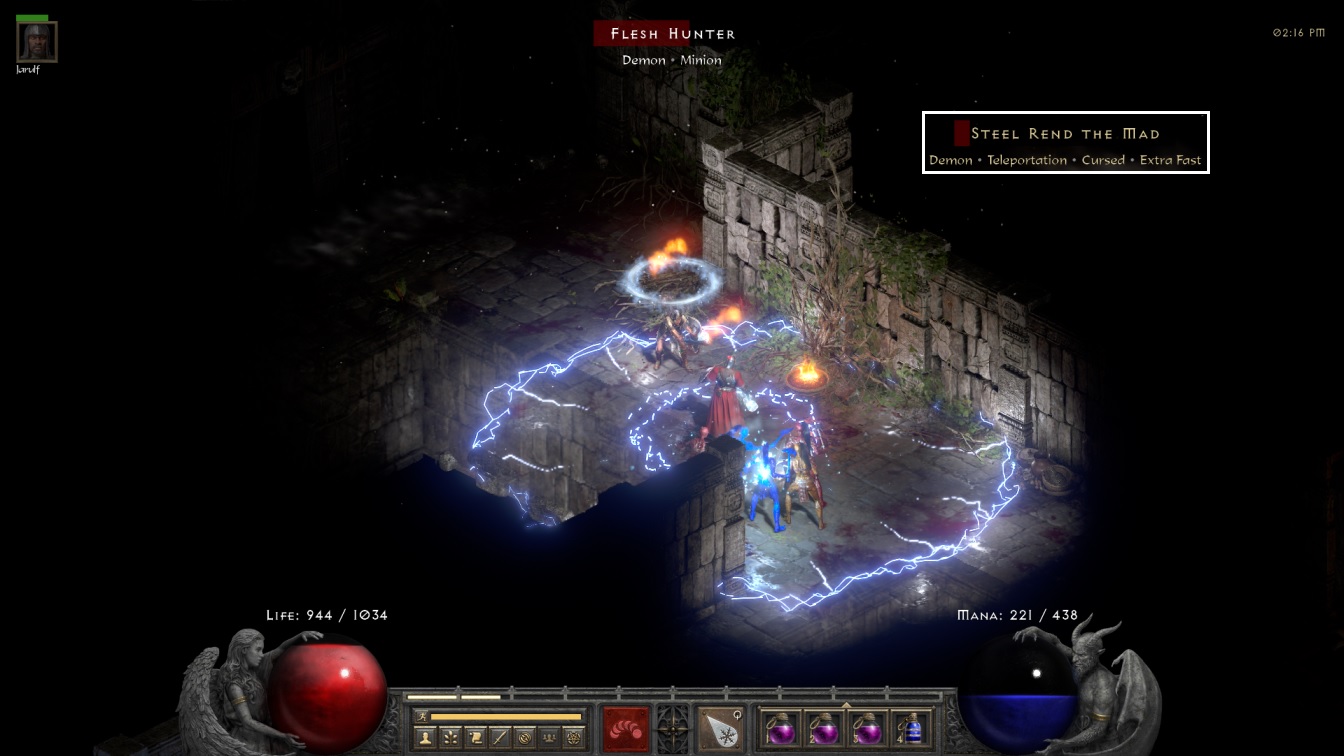Screen dimensions: 1344x756
Task: Open the skill tree button
Action: [x=452, y=739]
